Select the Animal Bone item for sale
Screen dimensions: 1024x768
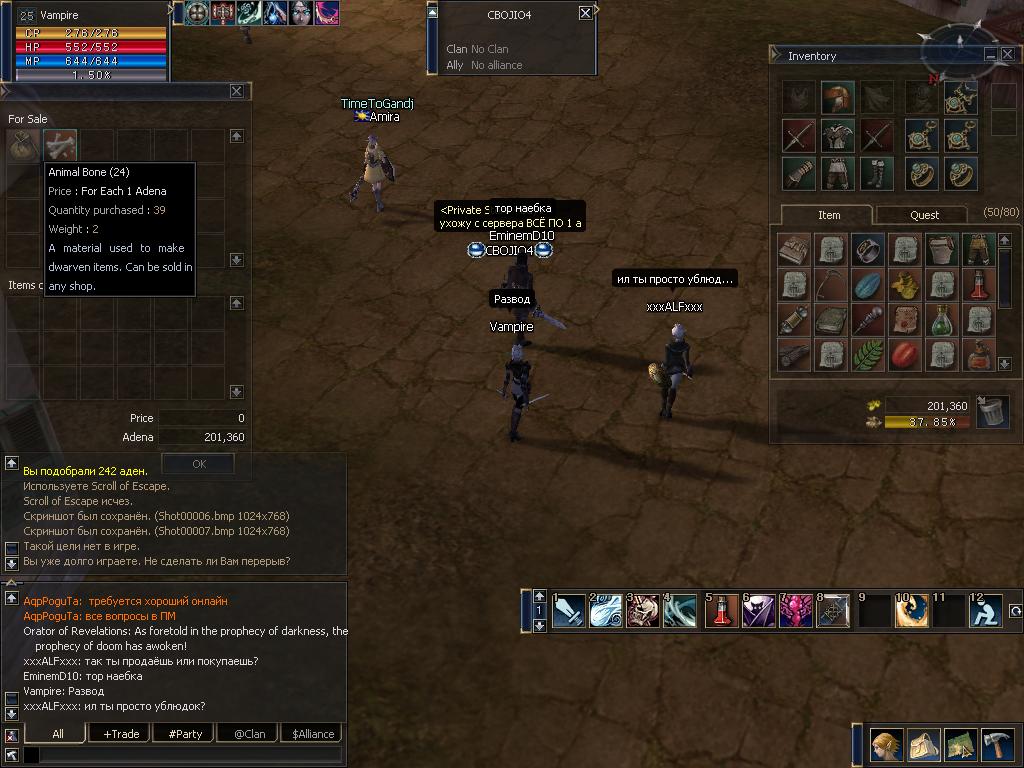(x=60, y=146)
